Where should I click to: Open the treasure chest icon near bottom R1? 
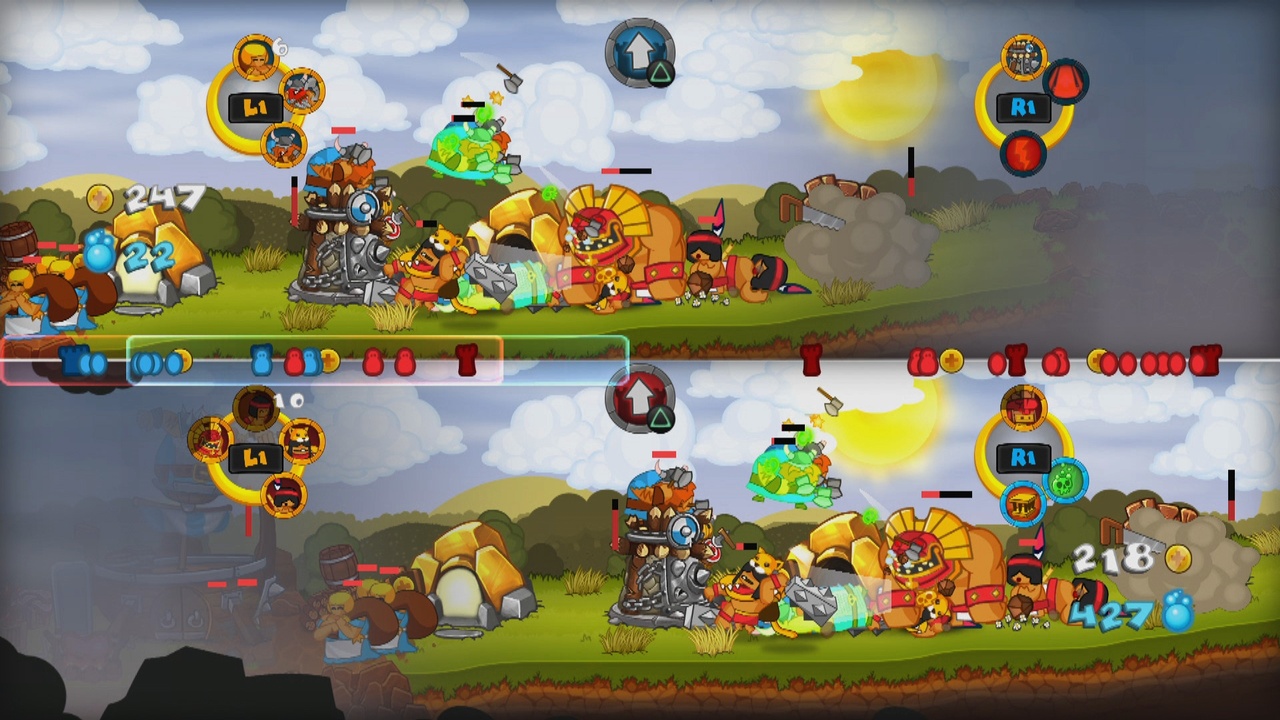[1022, 502]
